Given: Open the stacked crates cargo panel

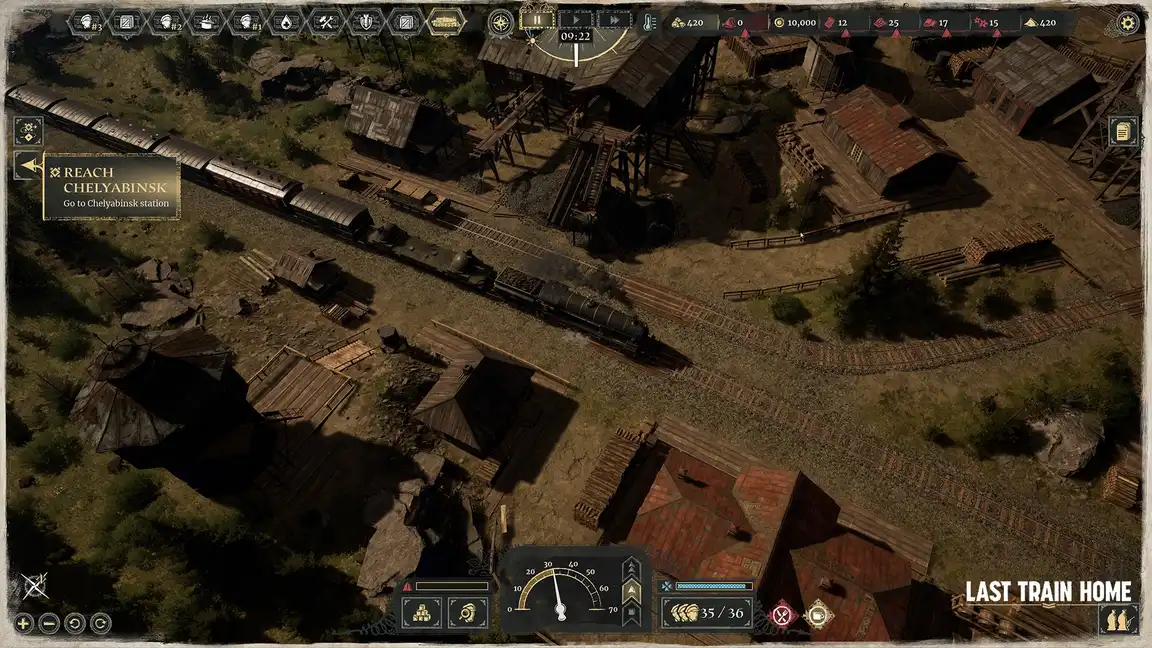Looking at the screenshot, I should click(422, 612).
